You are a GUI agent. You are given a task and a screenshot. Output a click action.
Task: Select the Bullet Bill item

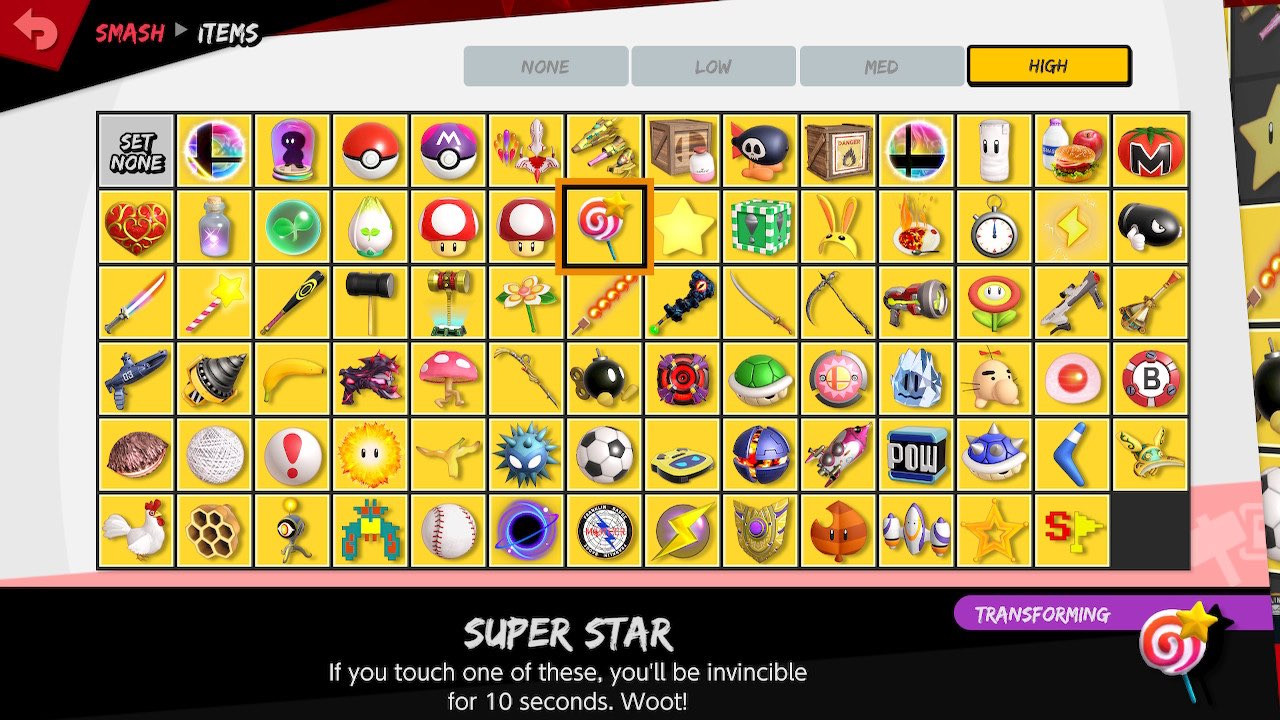[x=1149, y=227]
